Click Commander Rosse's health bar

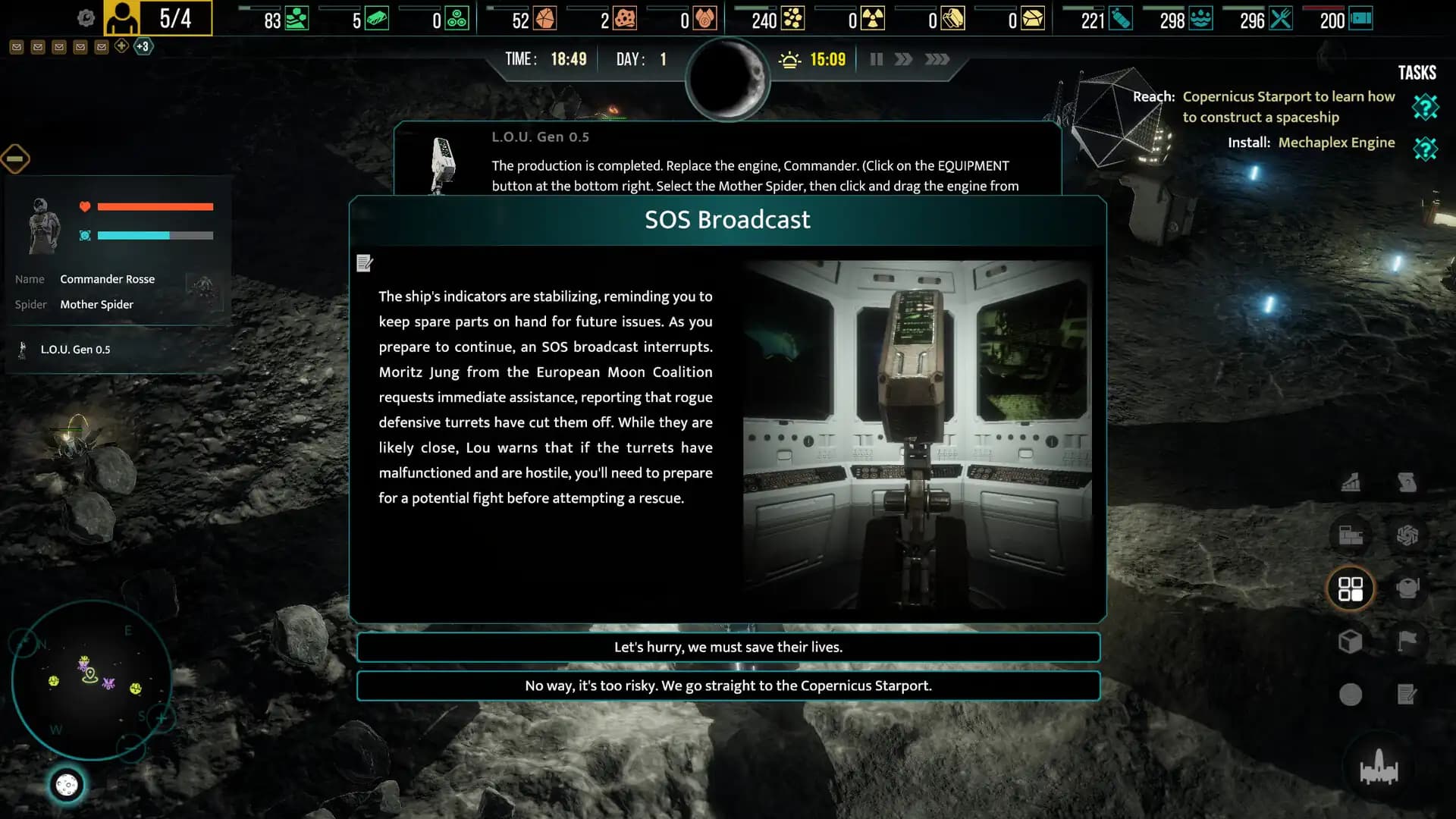click(157, 206)
